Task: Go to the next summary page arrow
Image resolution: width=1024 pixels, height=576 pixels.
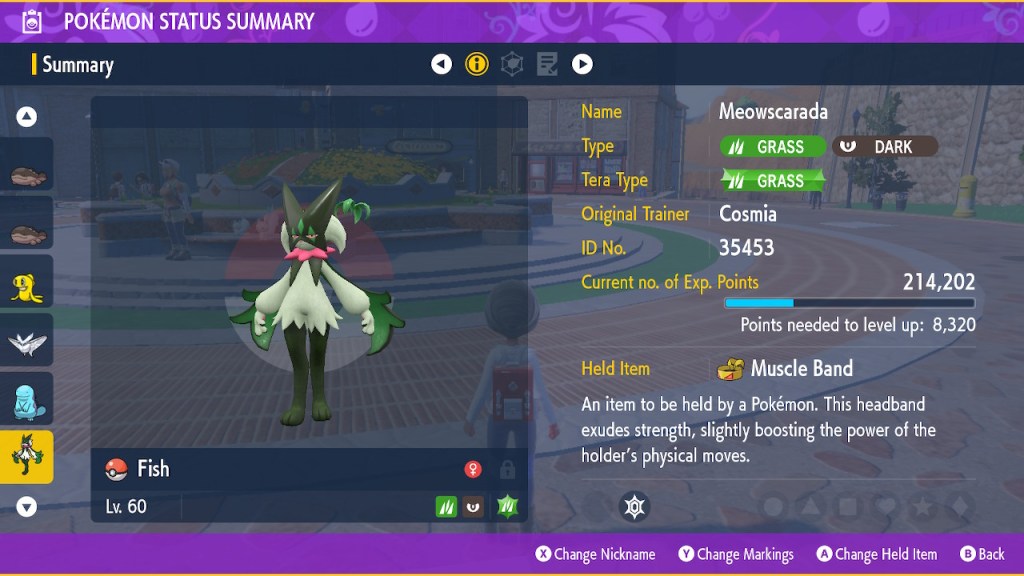Action: click(582, 65)
